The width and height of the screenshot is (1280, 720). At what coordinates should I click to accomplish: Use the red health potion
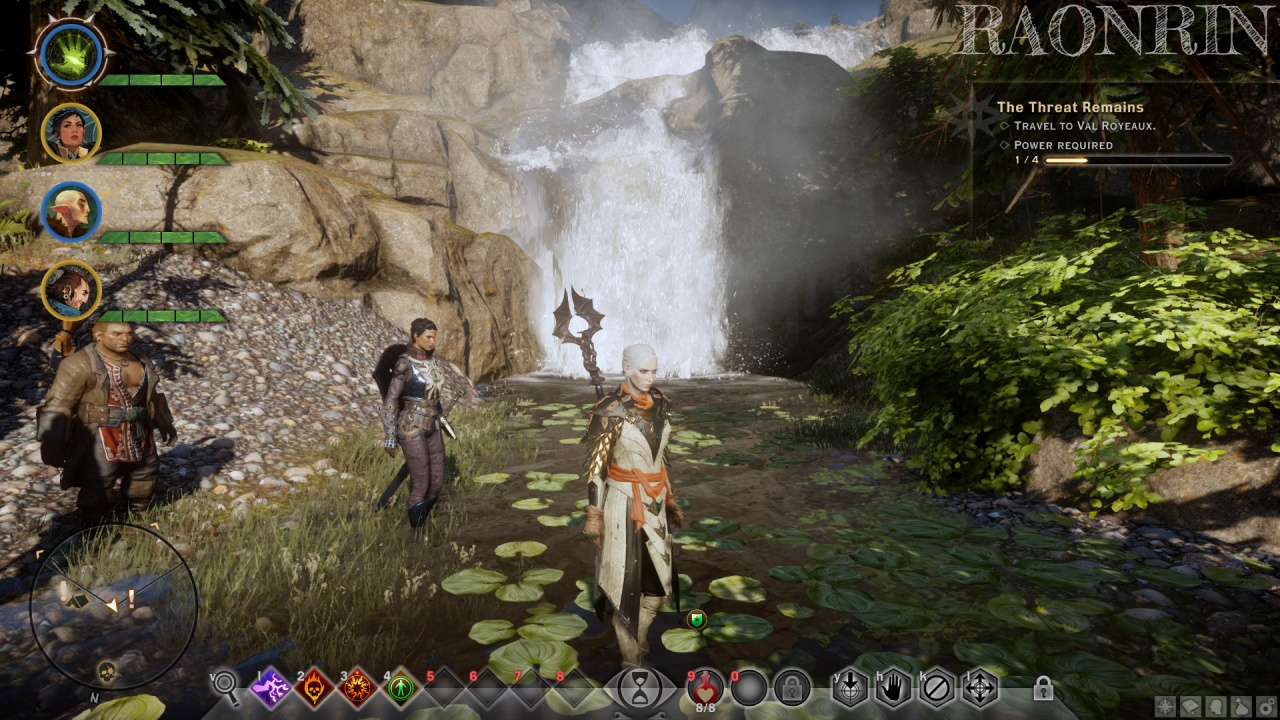click(x=706, y=686)
